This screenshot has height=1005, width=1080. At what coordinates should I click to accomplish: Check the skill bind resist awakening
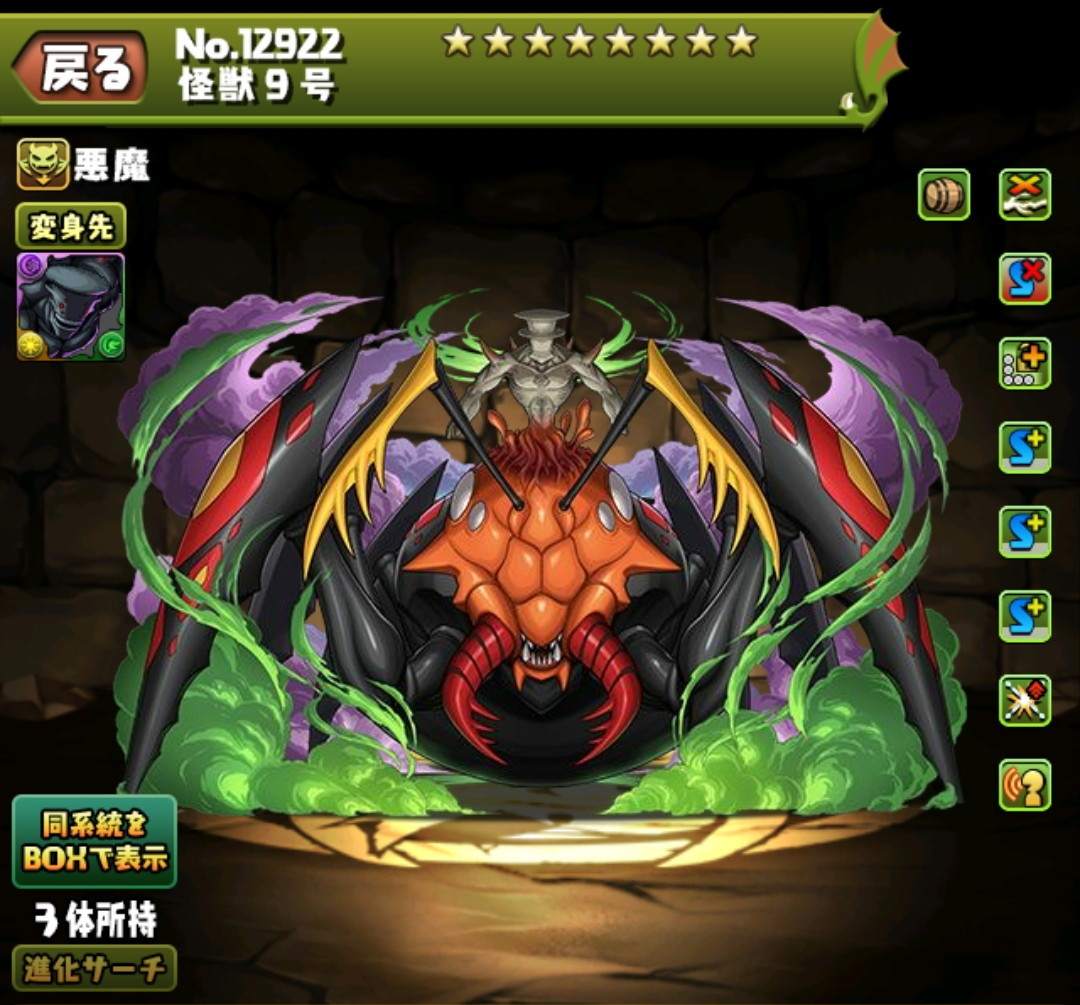coord(1025,278)
